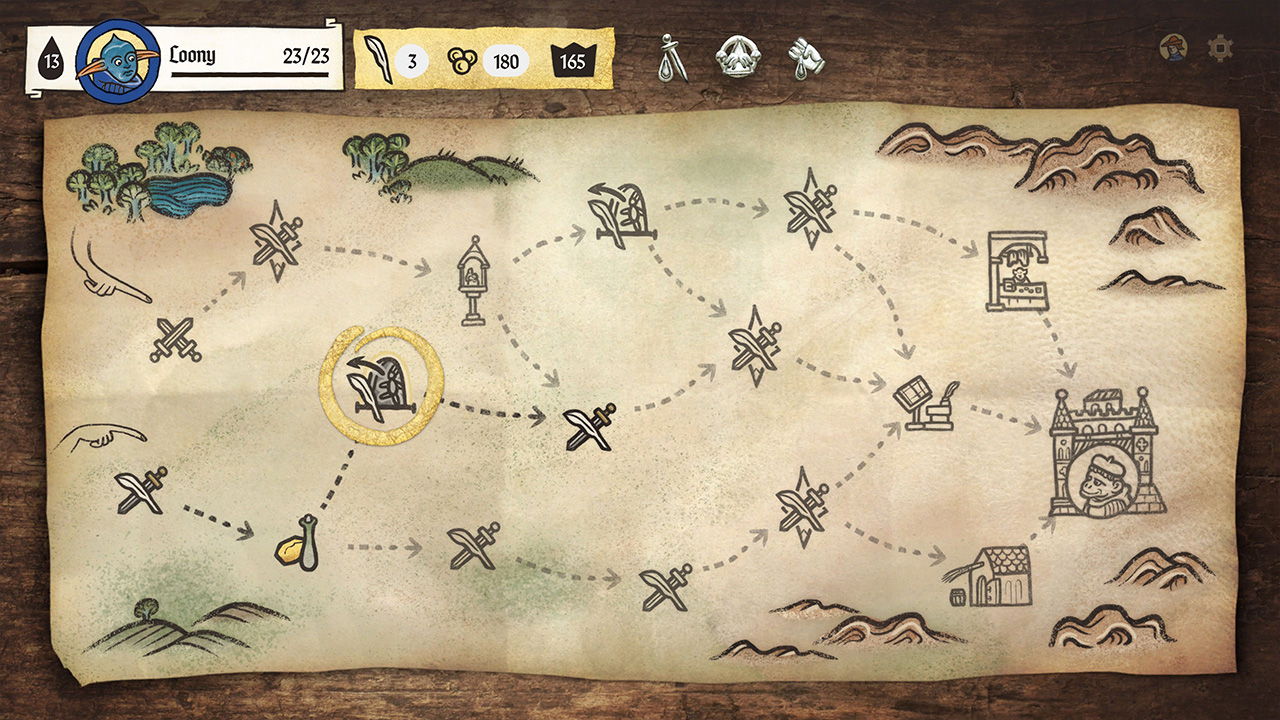
Task: Select the writing desk node with quill
Action: coord(921,404)
